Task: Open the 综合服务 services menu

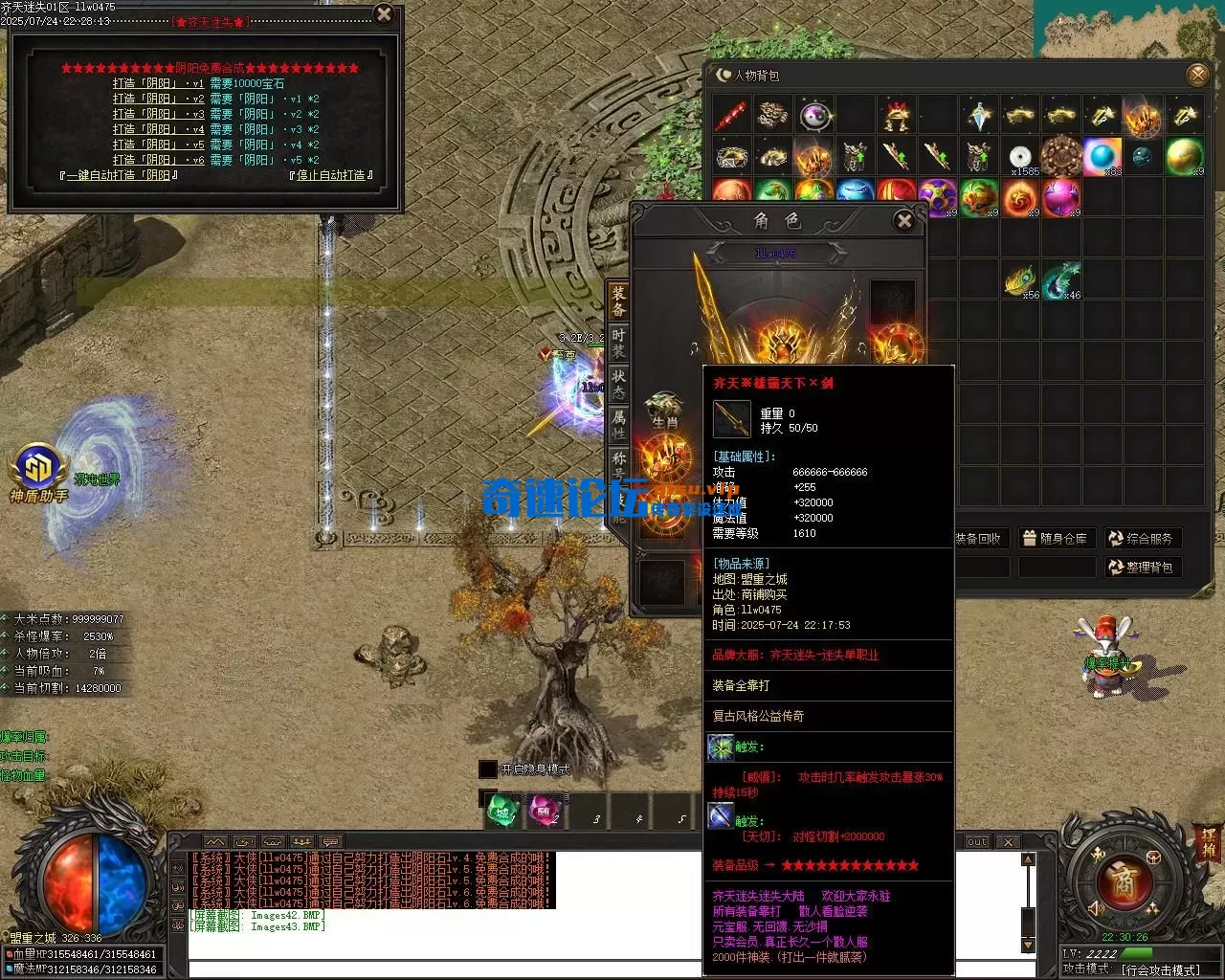Action: [1140, 538]
